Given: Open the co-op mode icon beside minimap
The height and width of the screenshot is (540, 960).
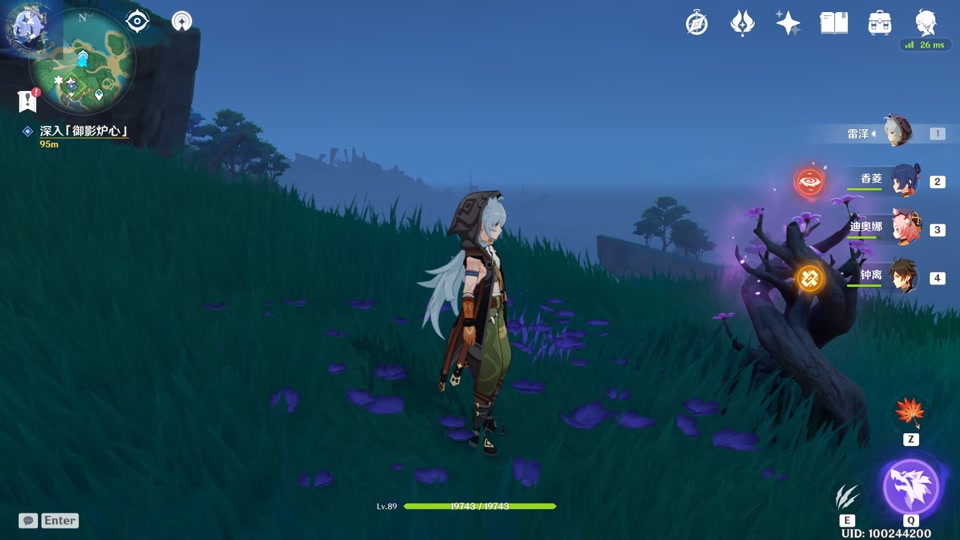Looking at the screenshot, I should (181, 21).
